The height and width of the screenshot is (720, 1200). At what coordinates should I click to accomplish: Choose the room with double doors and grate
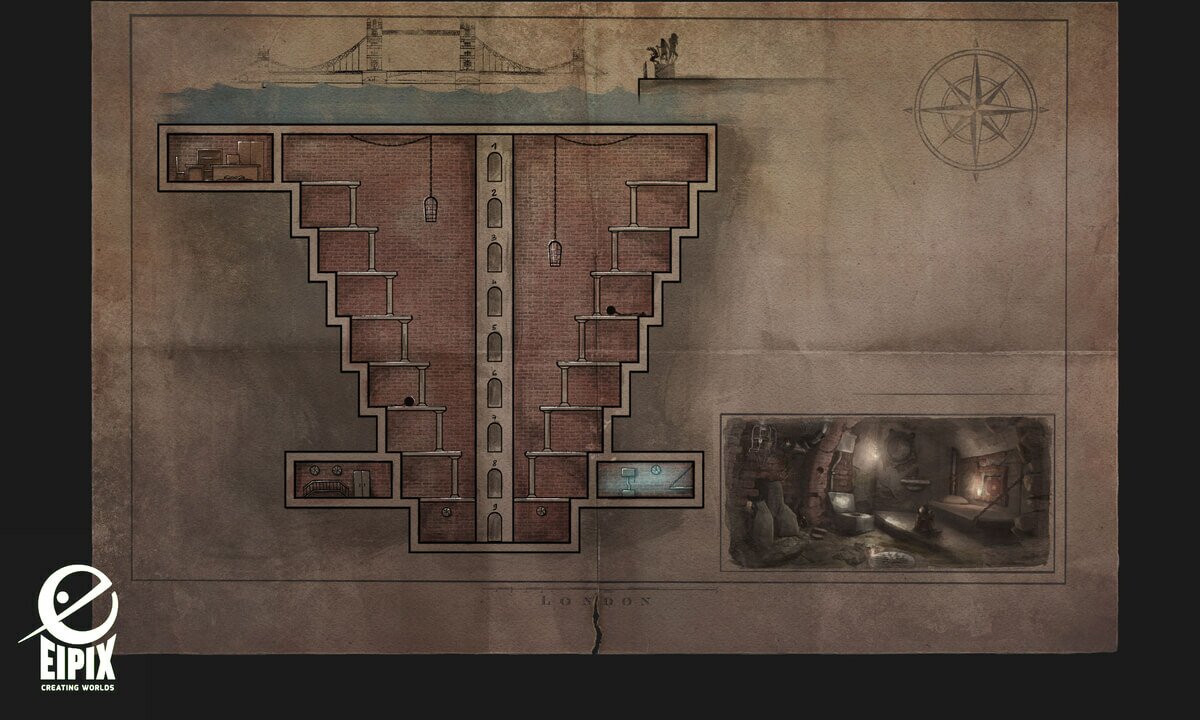(340, 479)
